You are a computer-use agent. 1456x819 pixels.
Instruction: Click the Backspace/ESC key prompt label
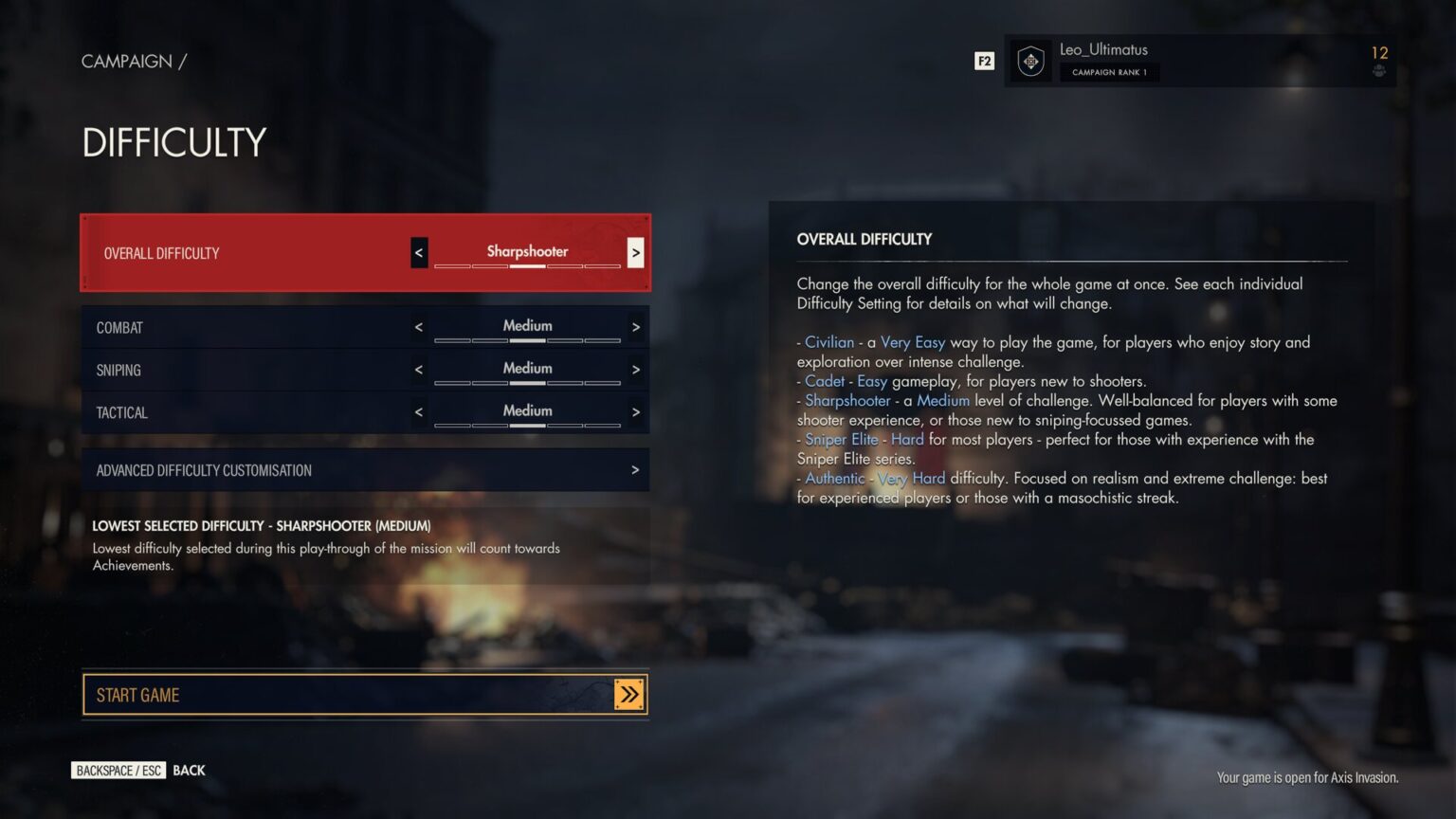(x=118, y=770)
